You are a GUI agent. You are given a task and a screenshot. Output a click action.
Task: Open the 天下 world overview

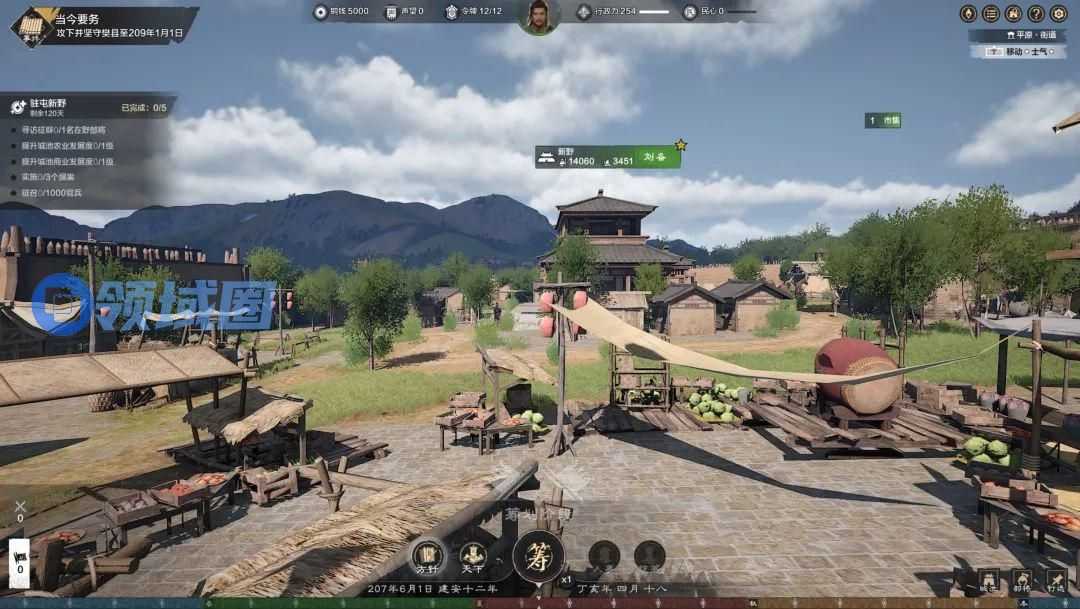click(x=472, y=554)
